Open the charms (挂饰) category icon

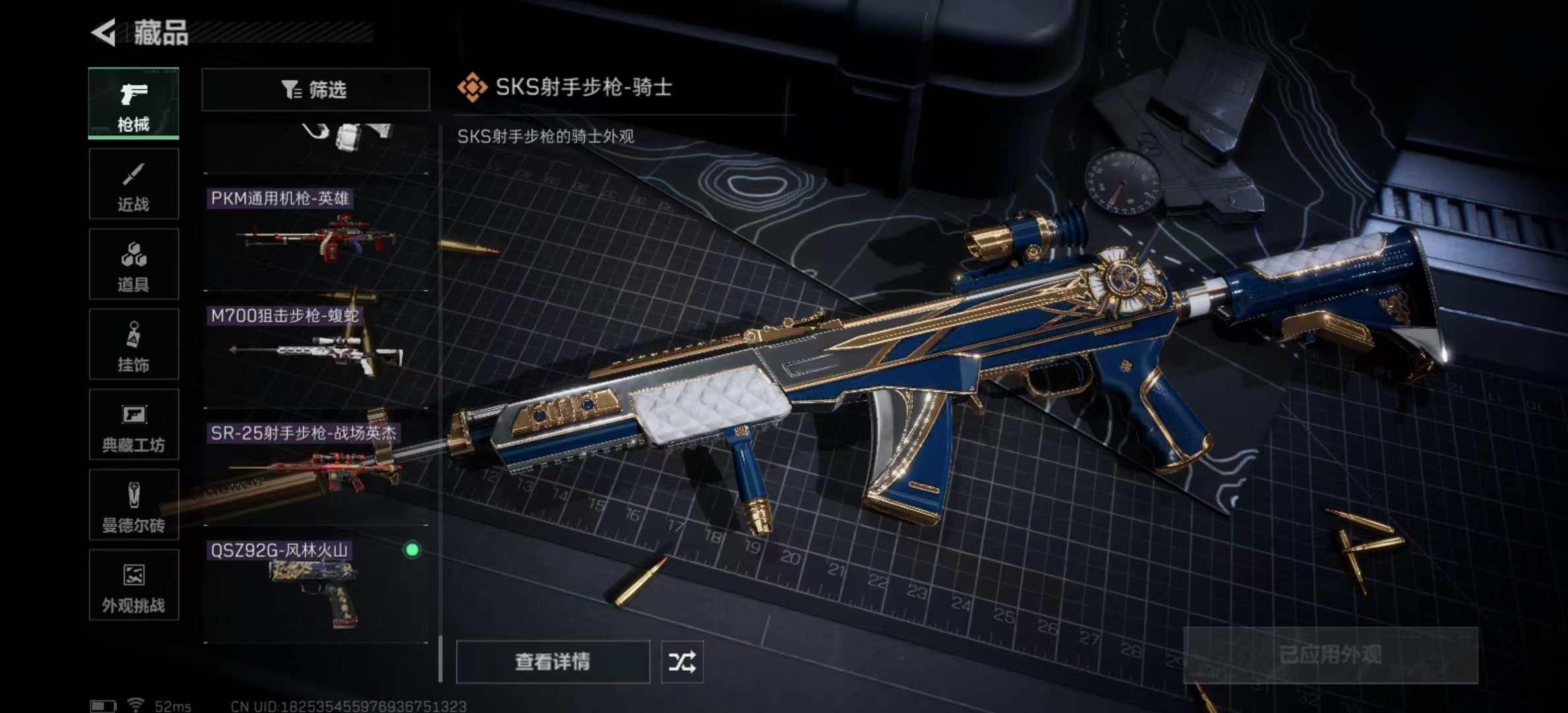coord(133,344)
